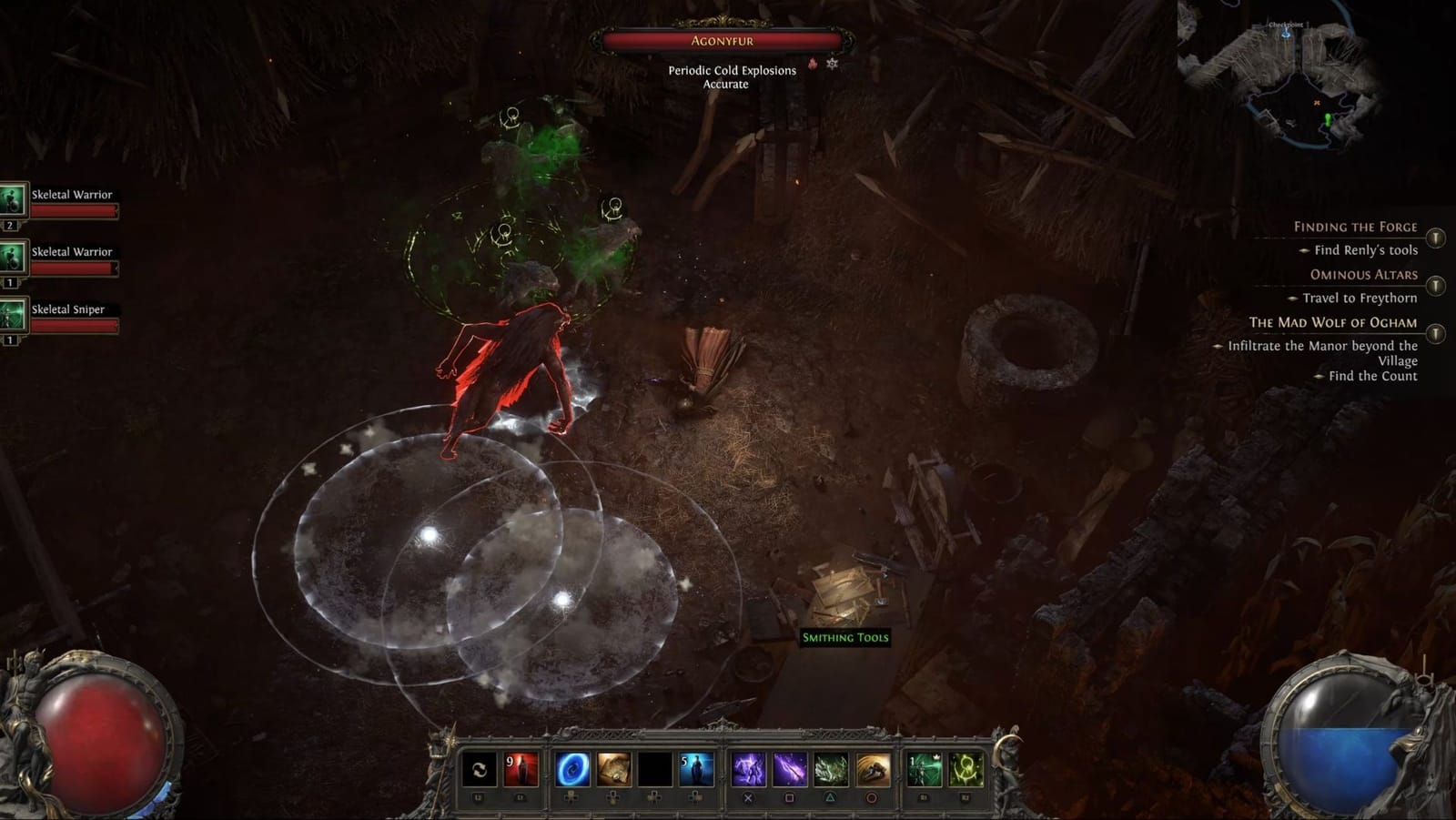This screenshot has height=820, width=1456.
Task: Activate the purple skill mapped to X button
Action: coord(748,768)
